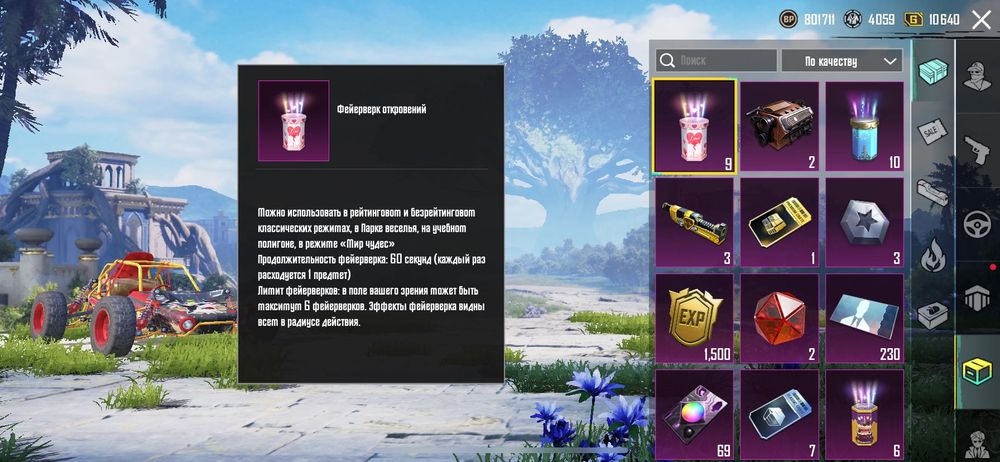The height and width of the screenshot is (462, 1000).
Task: Select the yellow-black weapon item
Action: click(x=695, y=223)
